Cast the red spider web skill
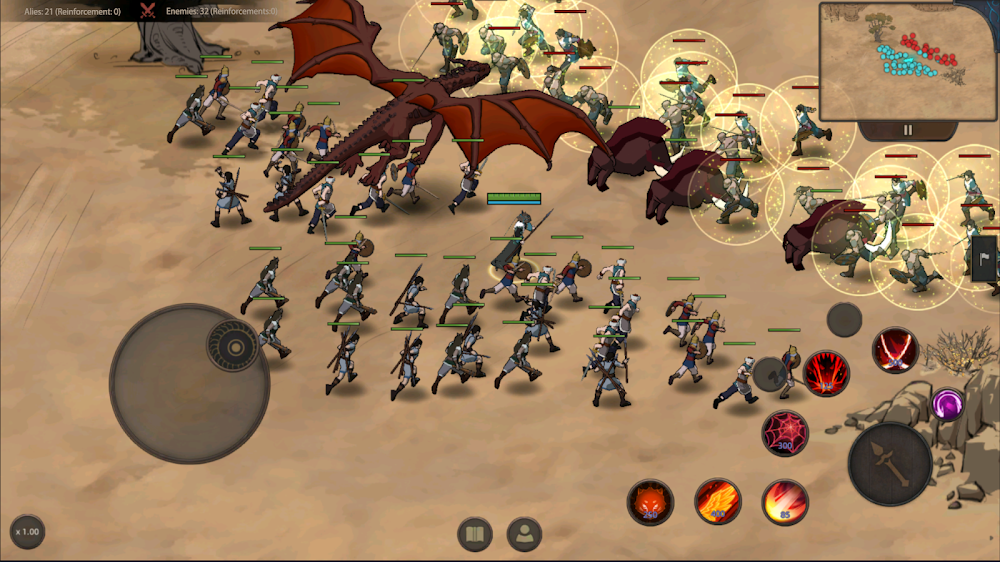This screenshot has width=1000, height=562. point(785,433)
